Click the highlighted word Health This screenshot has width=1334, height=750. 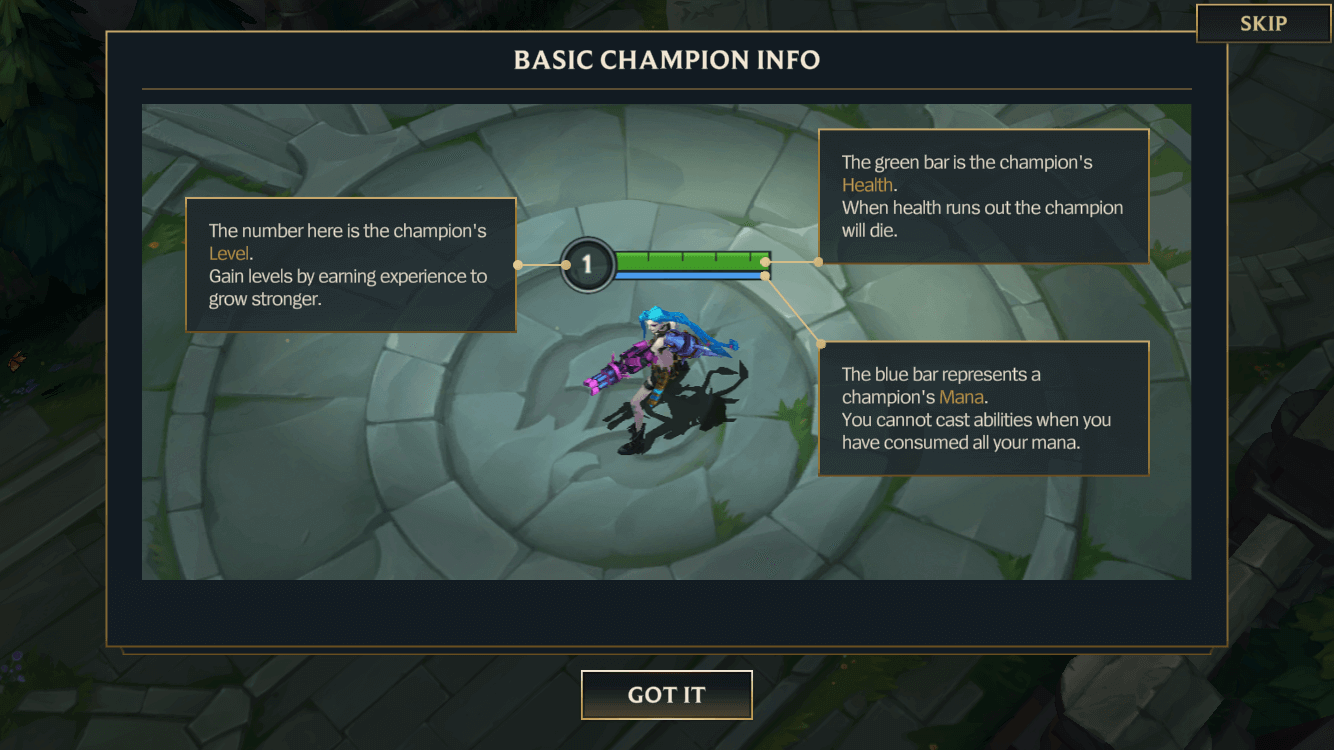click(867, 184)
